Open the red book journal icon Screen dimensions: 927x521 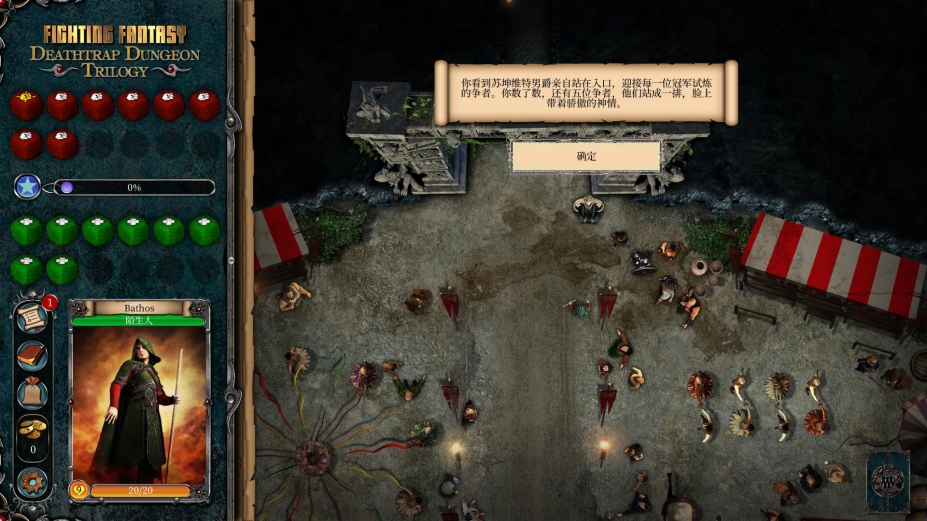click(x=32, y=355)
